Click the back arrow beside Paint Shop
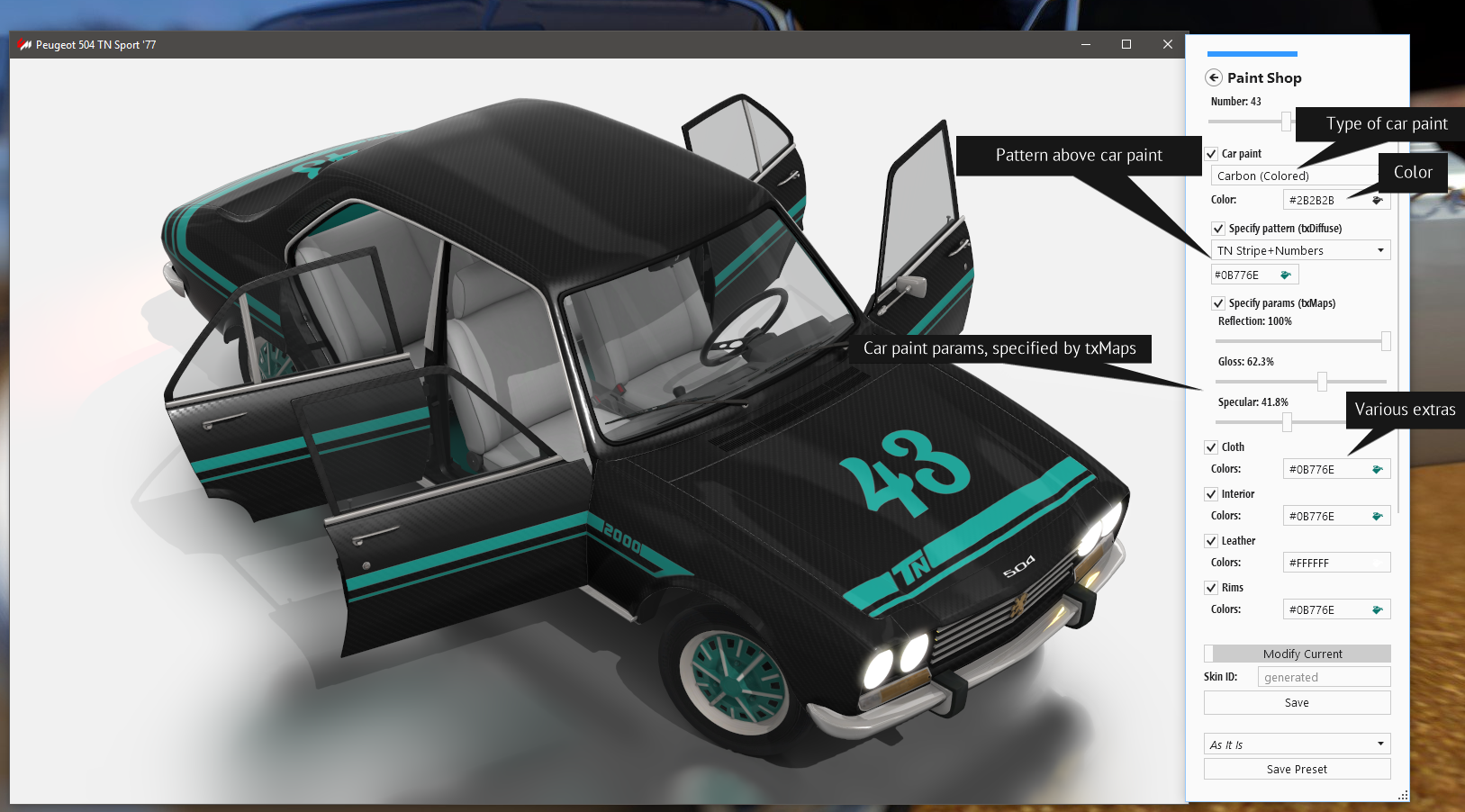 coord(1213,77)
